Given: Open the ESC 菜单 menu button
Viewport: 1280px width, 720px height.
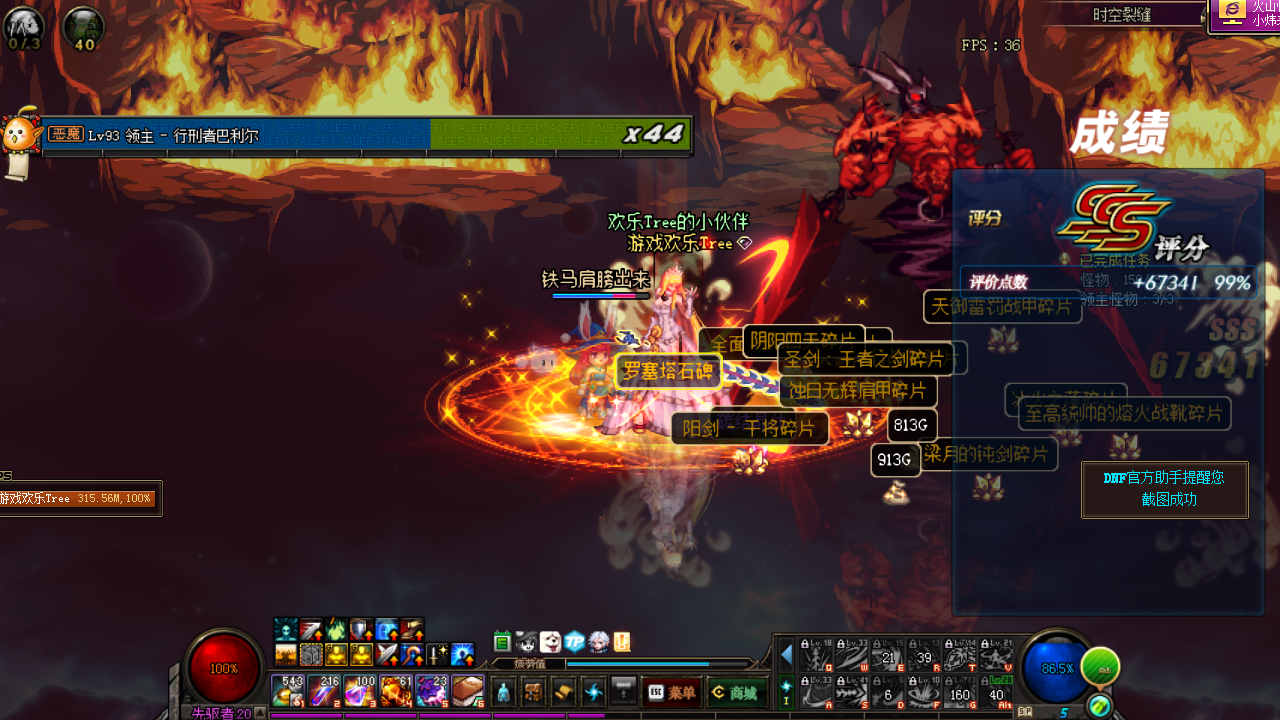Looking at the screenshot, I should point(670,693).
